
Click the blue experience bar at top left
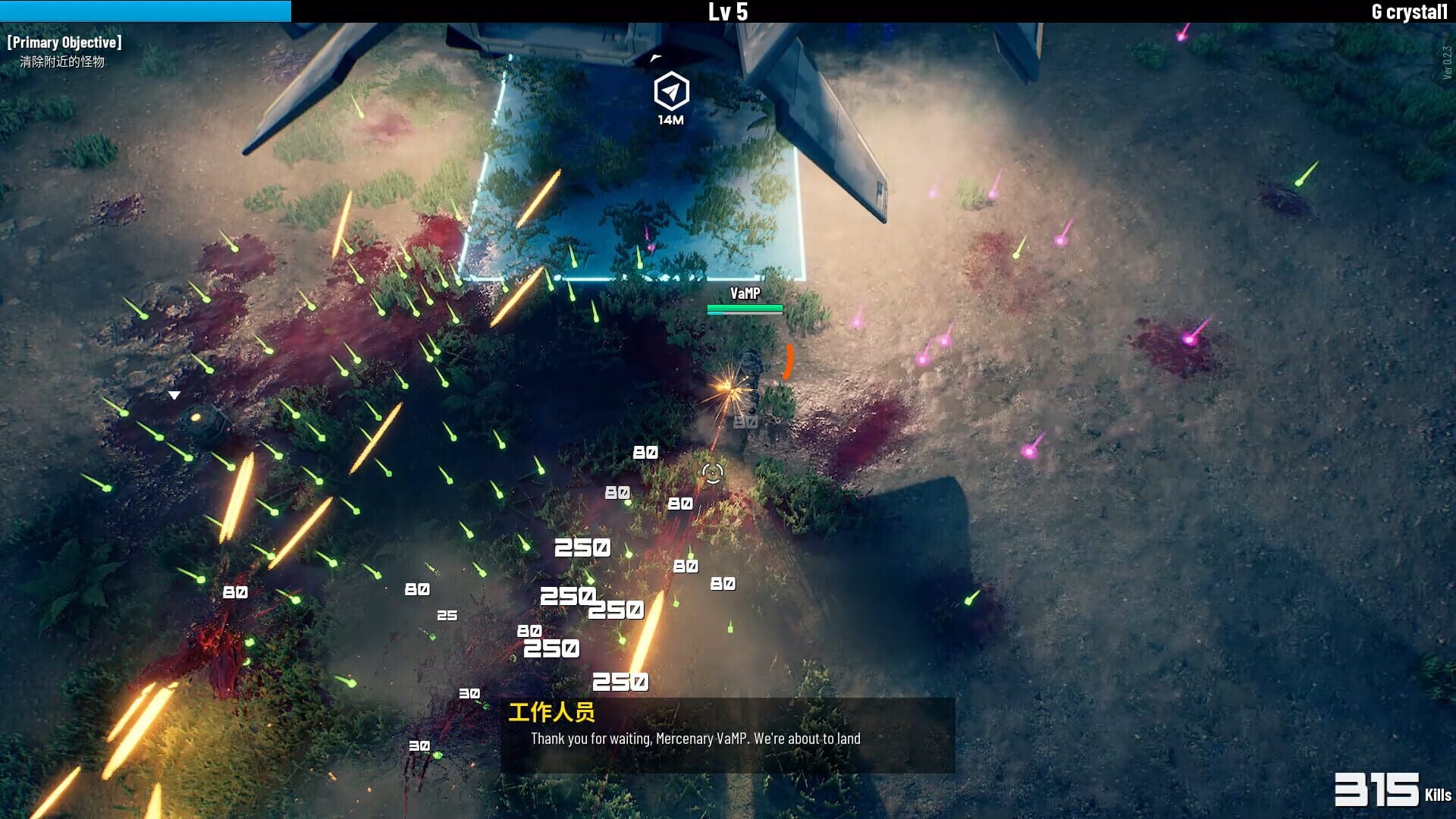pyautogui.click(x=144, y=11)
